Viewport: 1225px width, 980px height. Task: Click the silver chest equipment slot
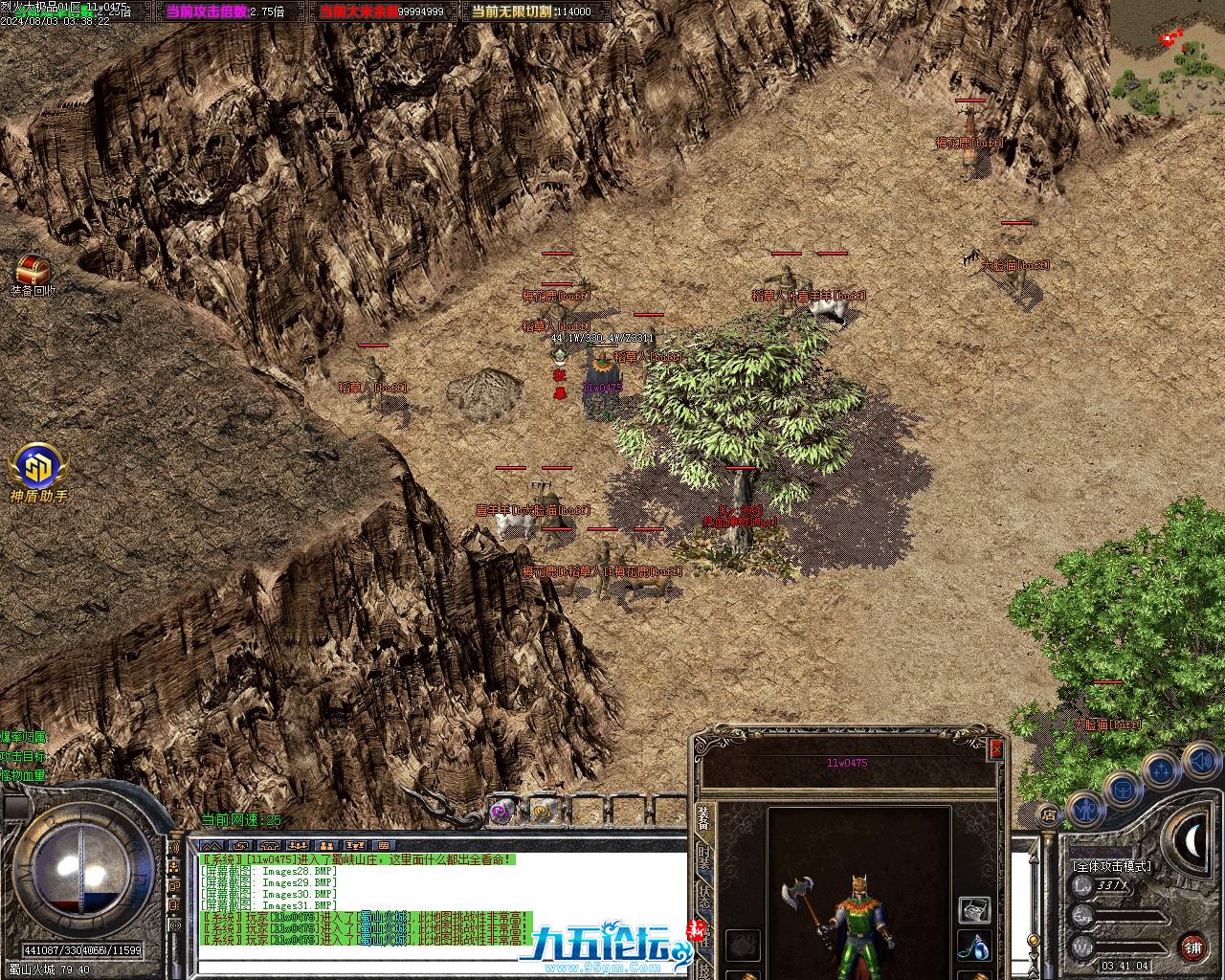coord(974,908)
